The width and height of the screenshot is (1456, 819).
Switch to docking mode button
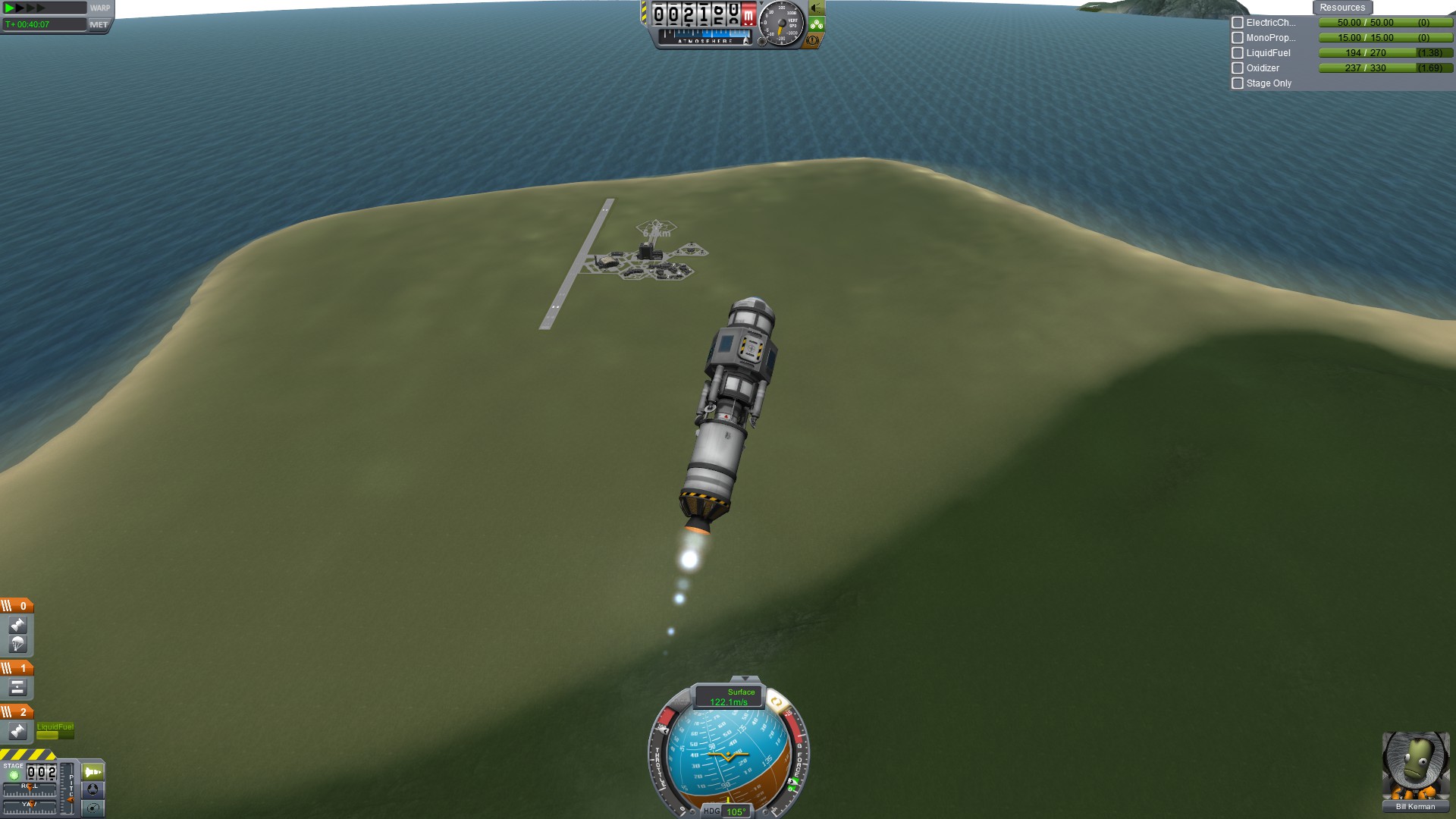pos(93,789)
